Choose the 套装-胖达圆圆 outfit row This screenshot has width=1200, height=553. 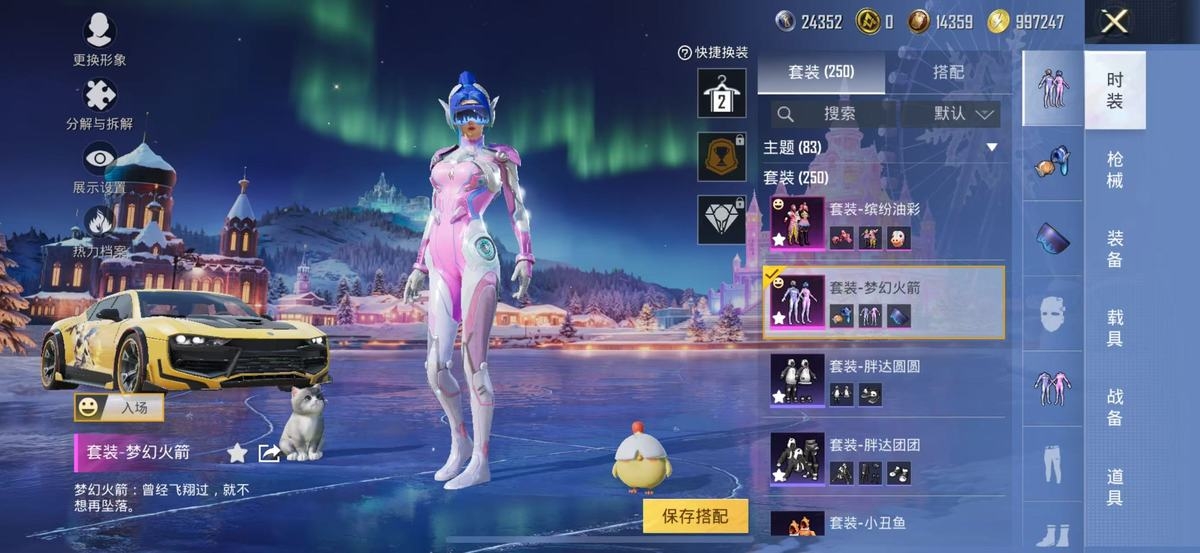tap(884, 381)
